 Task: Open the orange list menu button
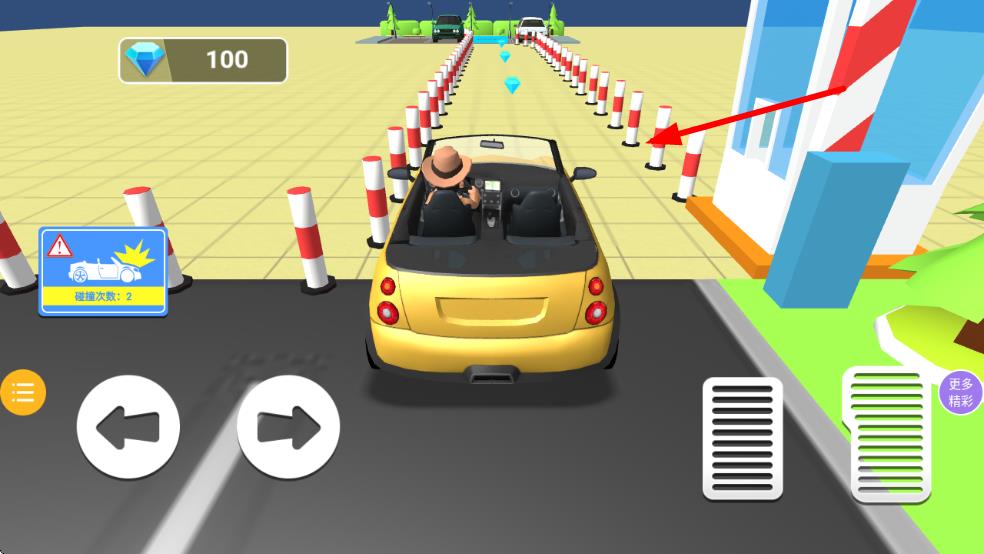[23, 392]
